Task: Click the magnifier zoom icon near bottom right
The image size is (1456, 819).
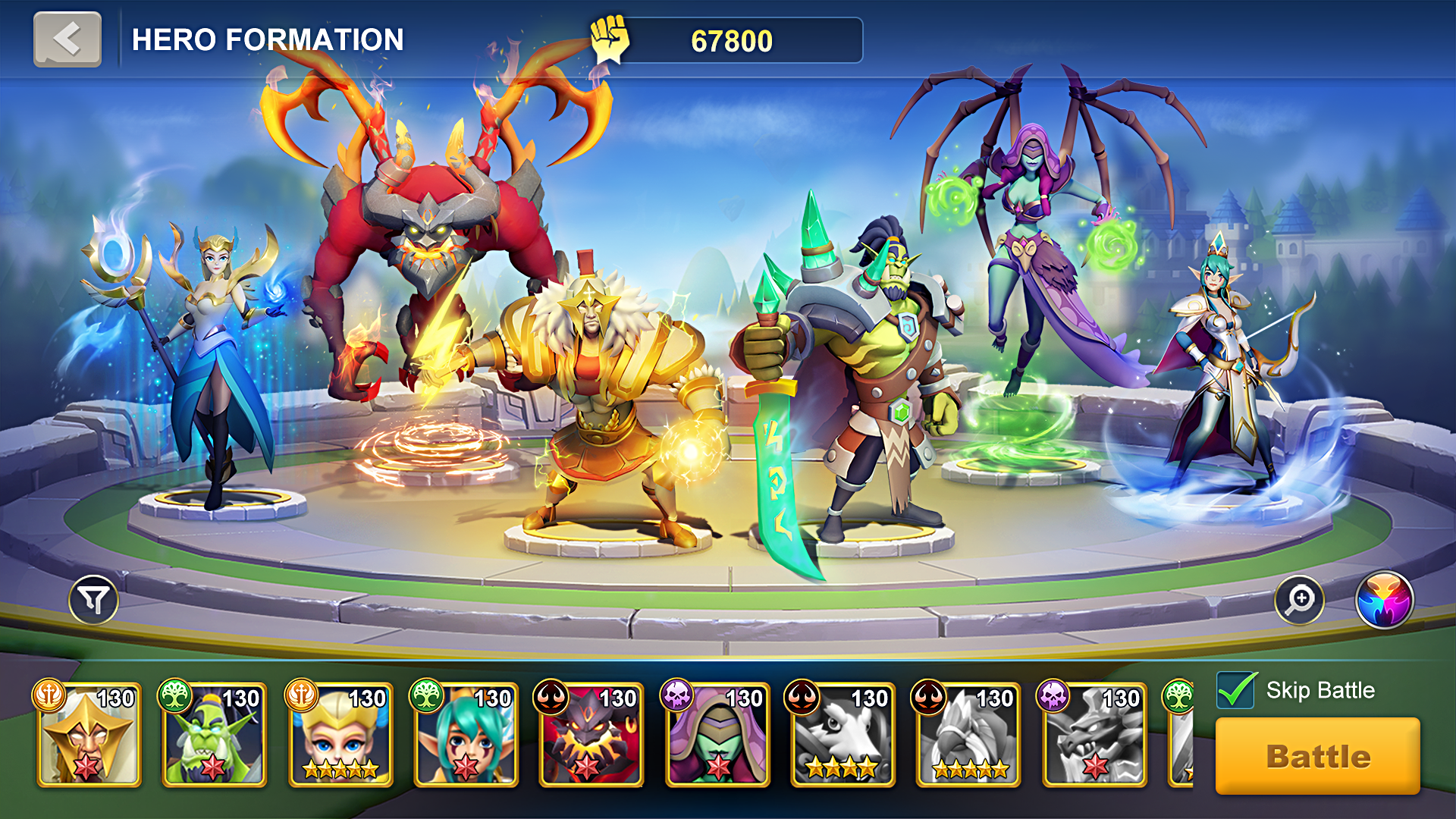Action: point(1298,599)
